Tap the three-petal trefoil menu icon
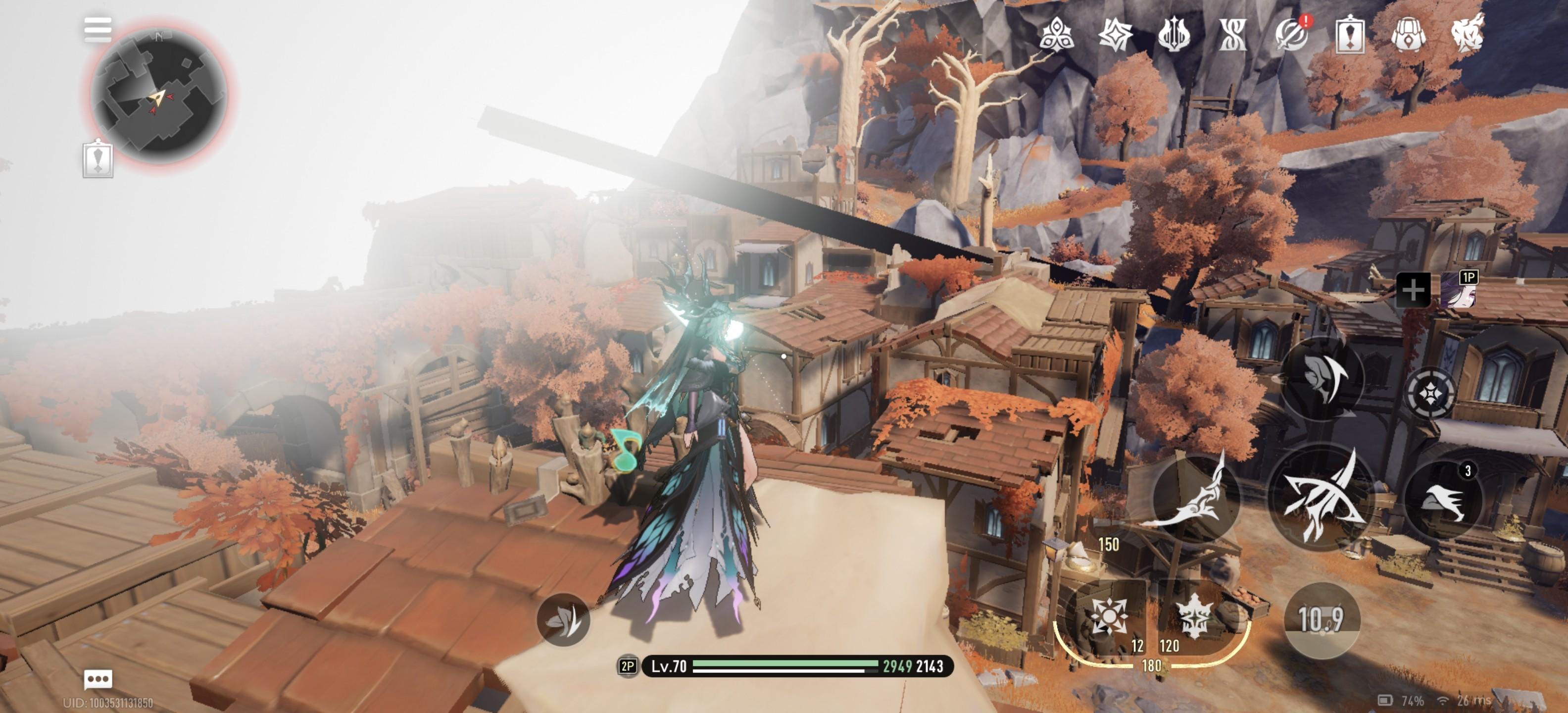1568x713 pixels. coord(1056,34)
